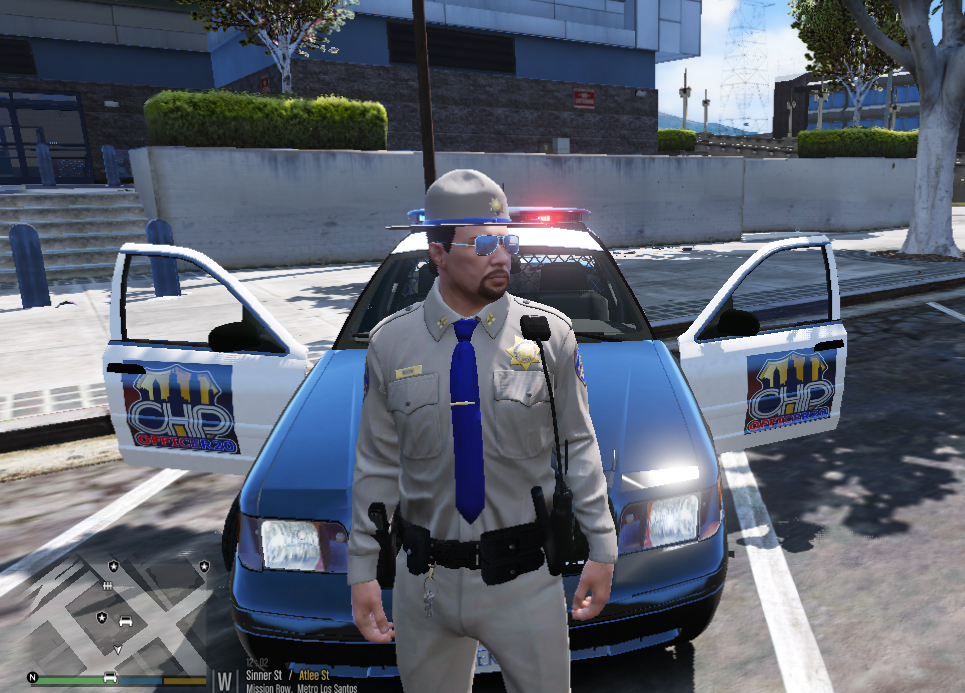Viewport: 965px width, 693px height.
Task: Click the fence-shaped gate marker on the minimap
Action: 107,585
